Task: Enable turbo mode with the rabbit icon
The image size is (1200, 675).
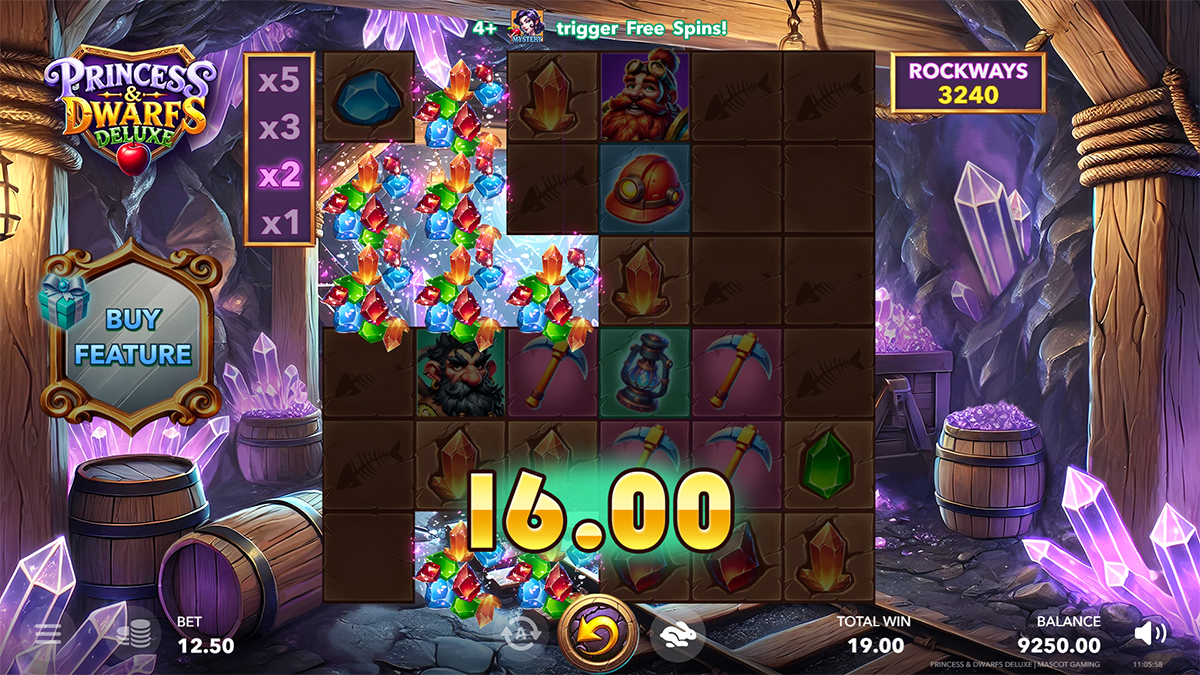Action: pyautogui.click(x=677, y=633)
